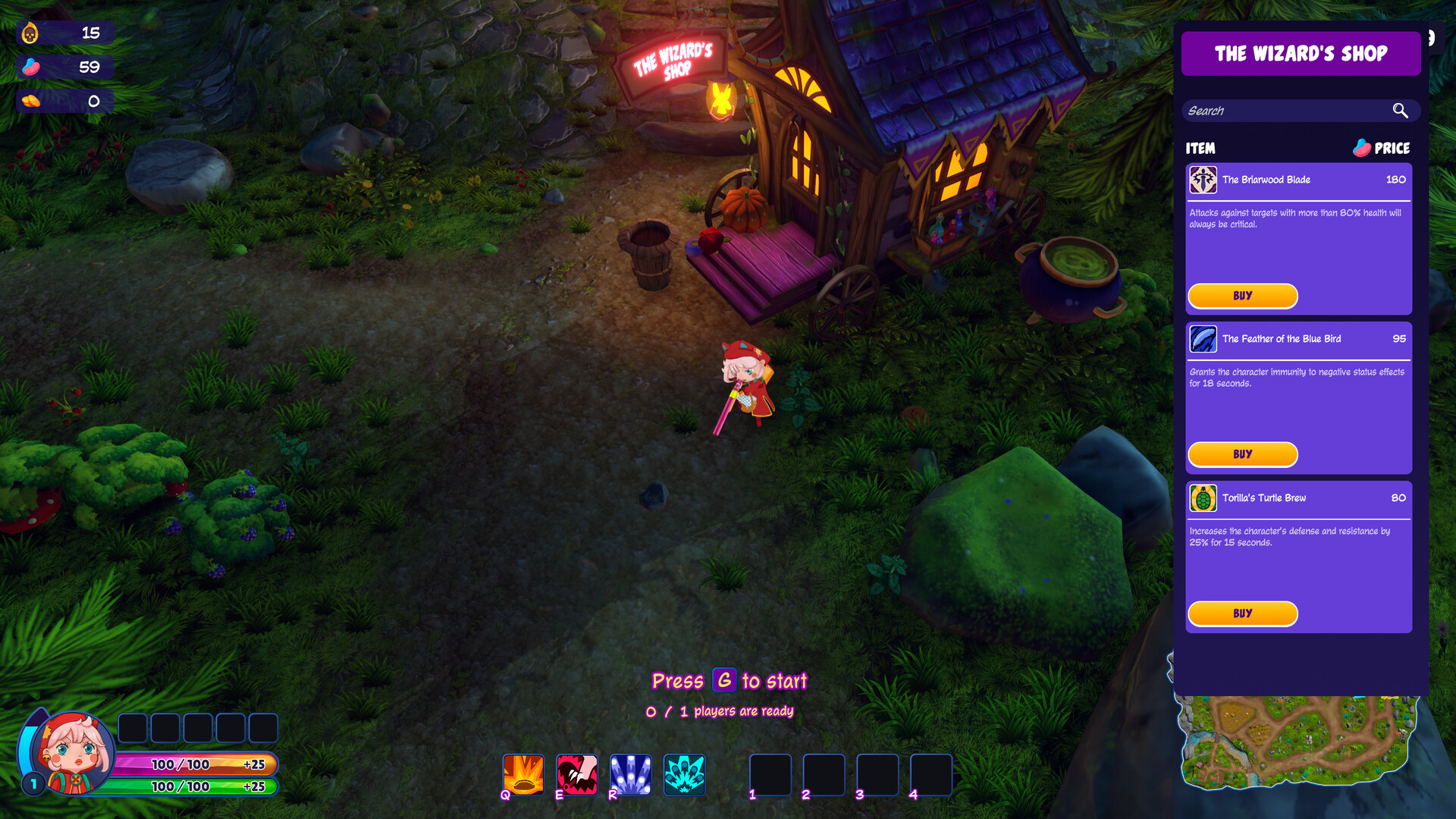Click the skull currency icon top-left
1456x819 pixels.
pyautogui.click(x=29, y=32)
